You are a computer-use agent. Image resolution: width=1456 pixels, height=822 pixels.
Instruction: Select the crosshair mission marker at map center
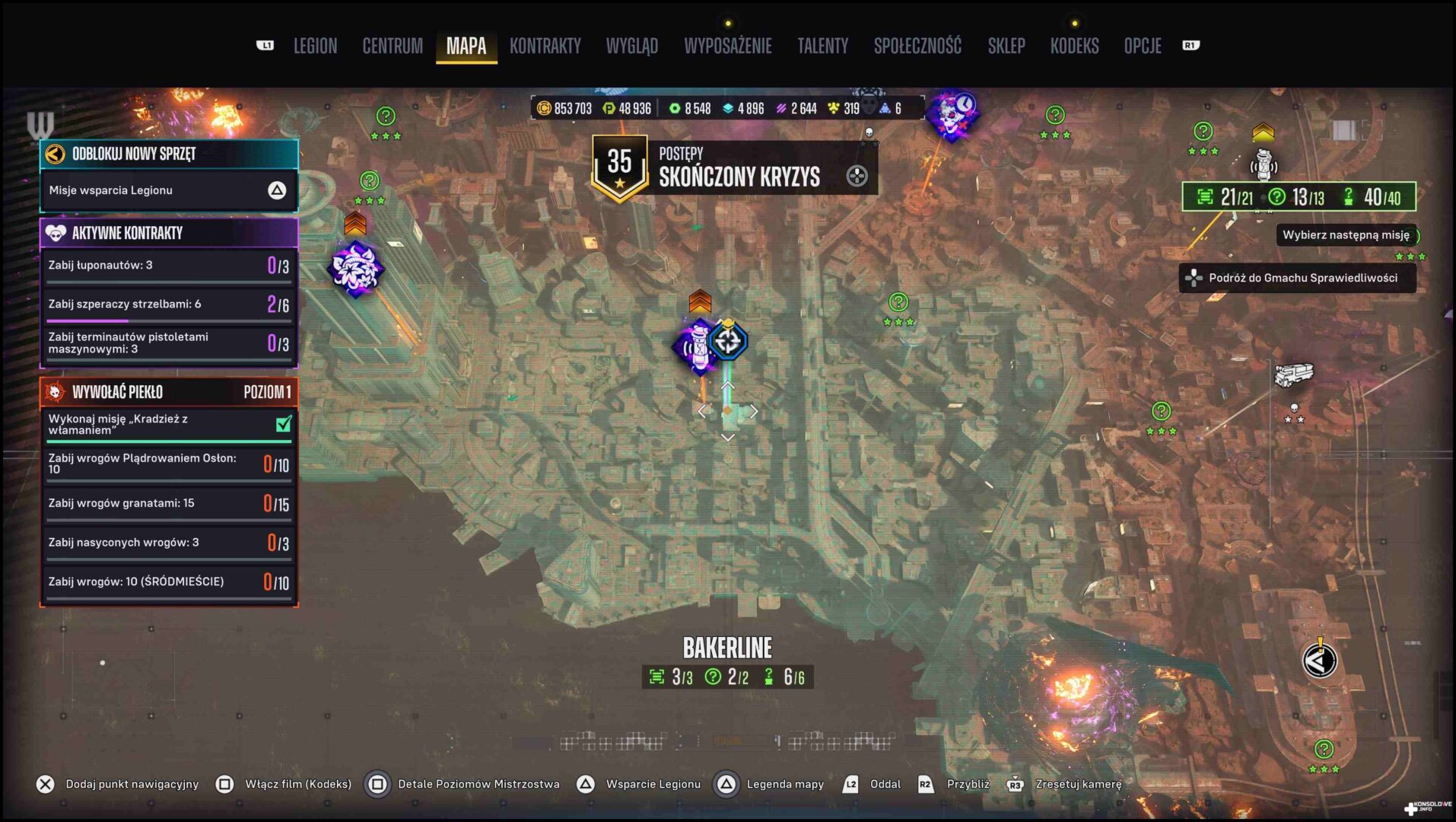point(728,341)
